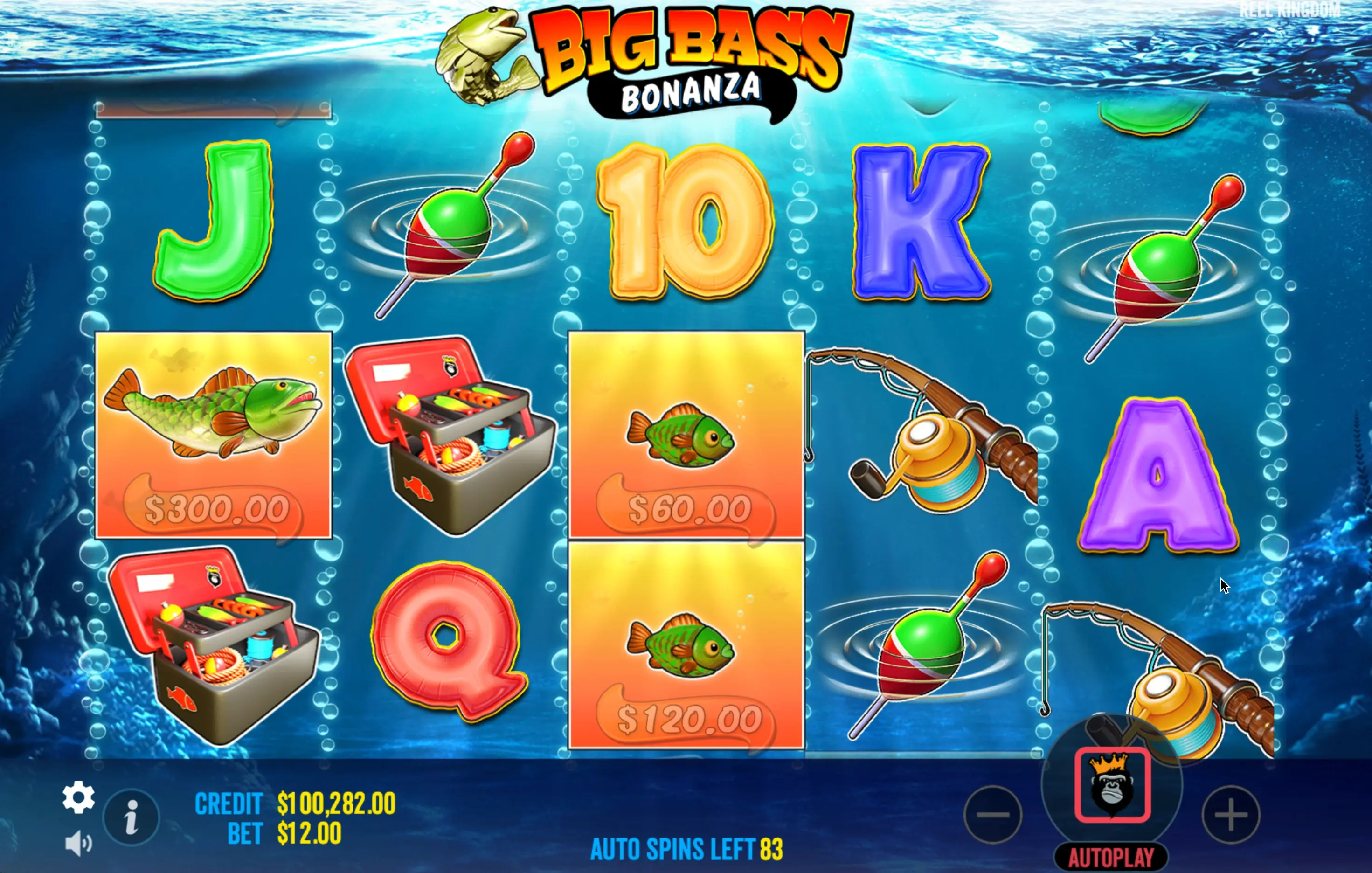1372x873 pixels.
Task: Open the gear settings menu
Action: coord(78,797)
